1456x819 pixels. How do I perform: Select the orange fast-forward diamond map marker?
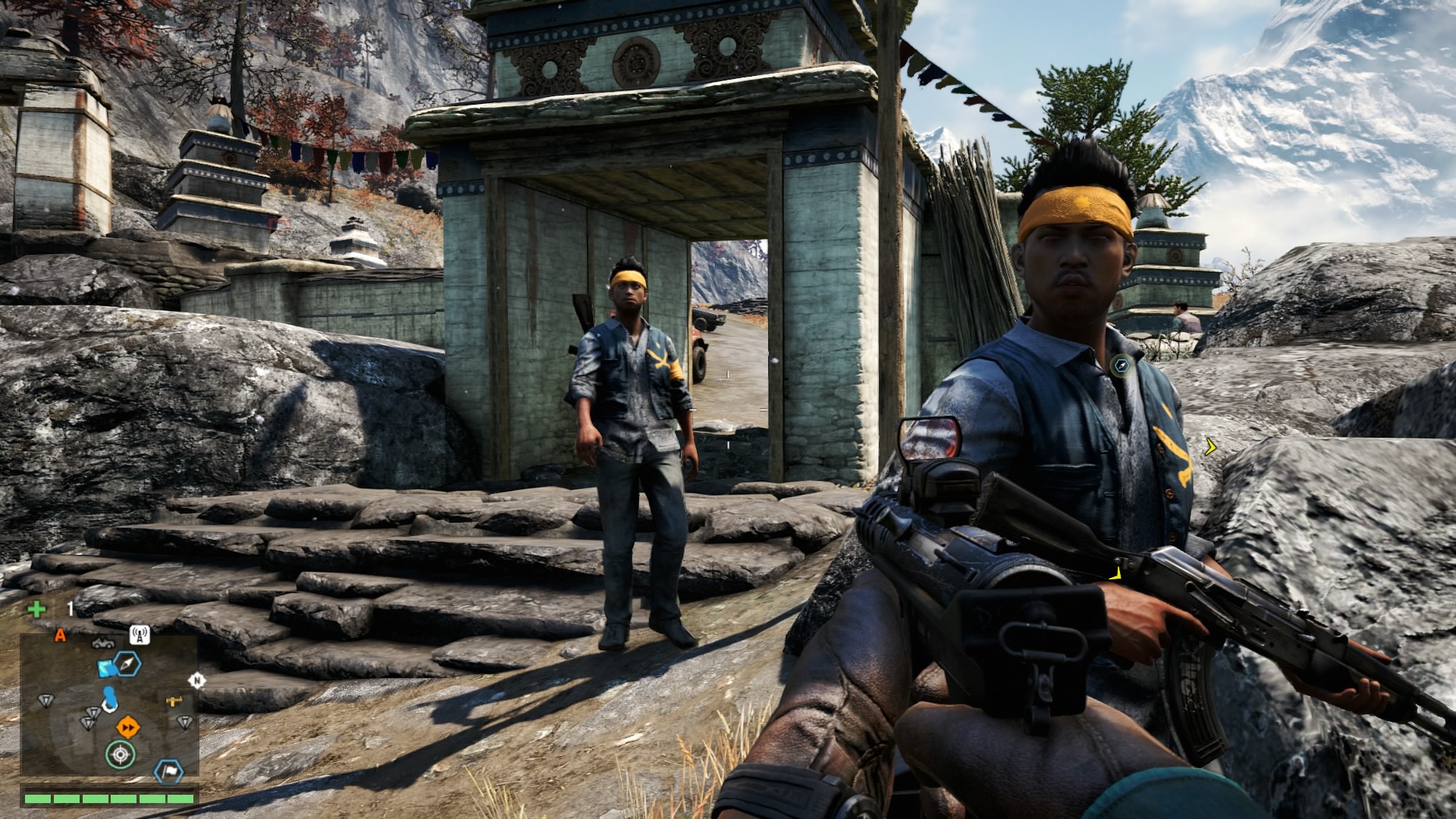point(128,727)
